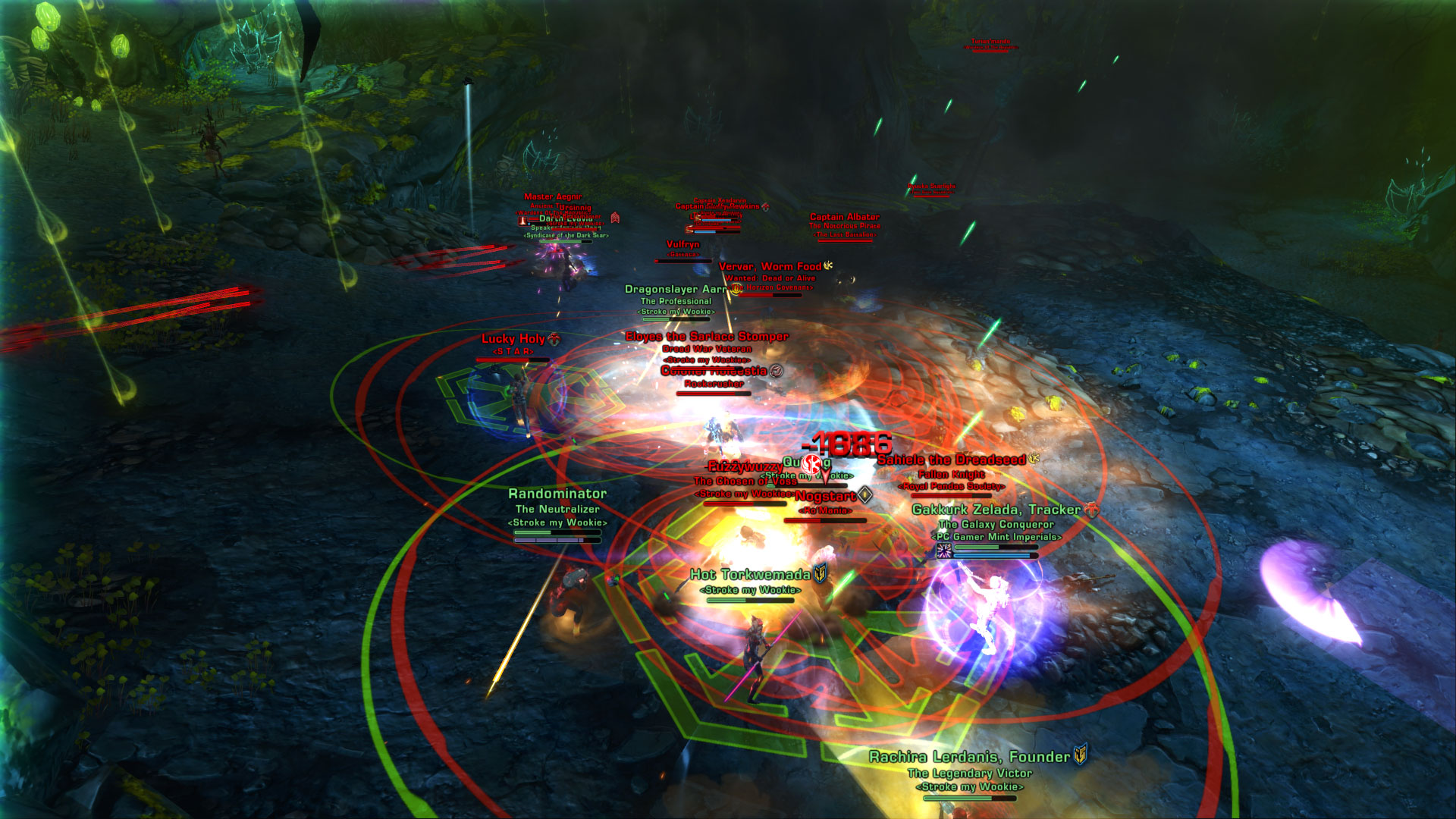The height and width of the screenshot is (819, 1456).
Task: Click the red target arrow above Qui'ng
Action: 825,476
